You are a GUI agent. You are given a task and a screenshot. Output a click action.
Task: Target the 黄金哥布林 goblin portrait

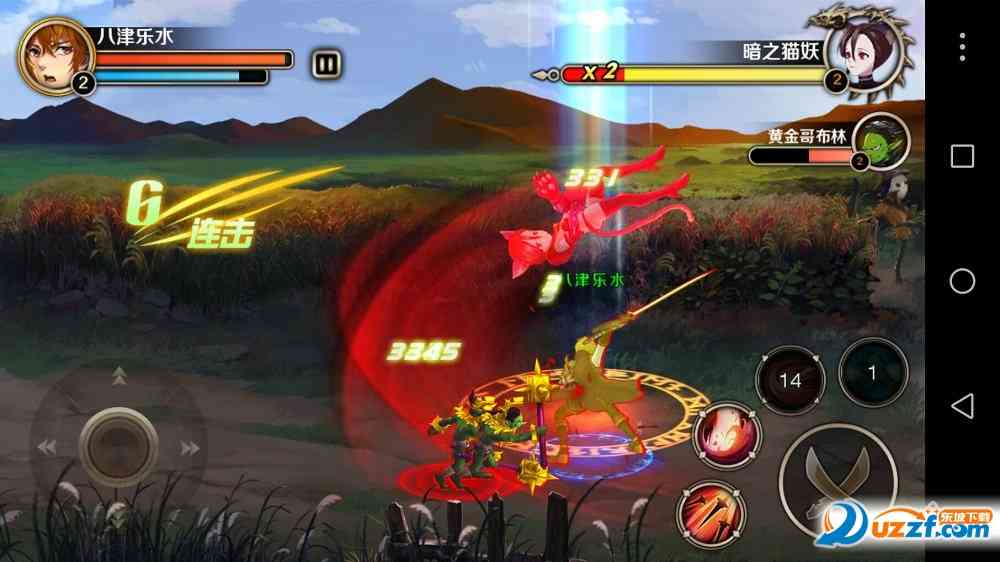[x=881, y=140]
